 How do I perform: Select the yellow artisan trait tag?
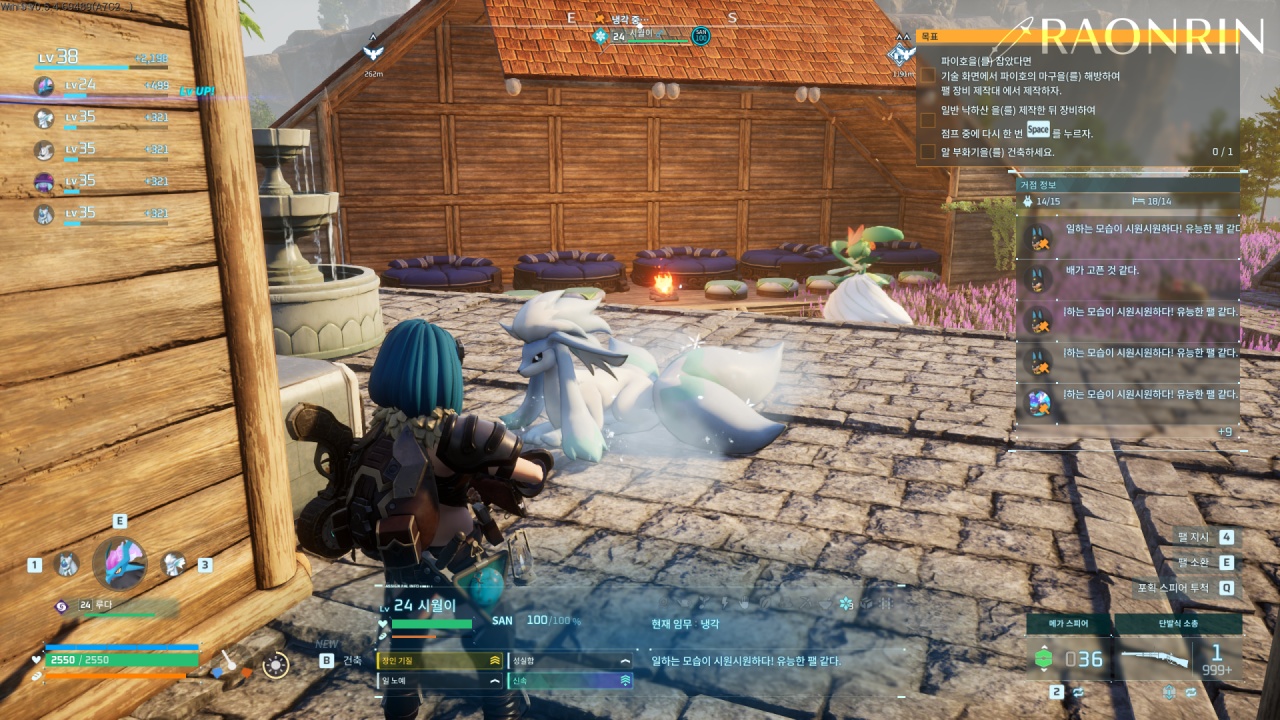439,661
